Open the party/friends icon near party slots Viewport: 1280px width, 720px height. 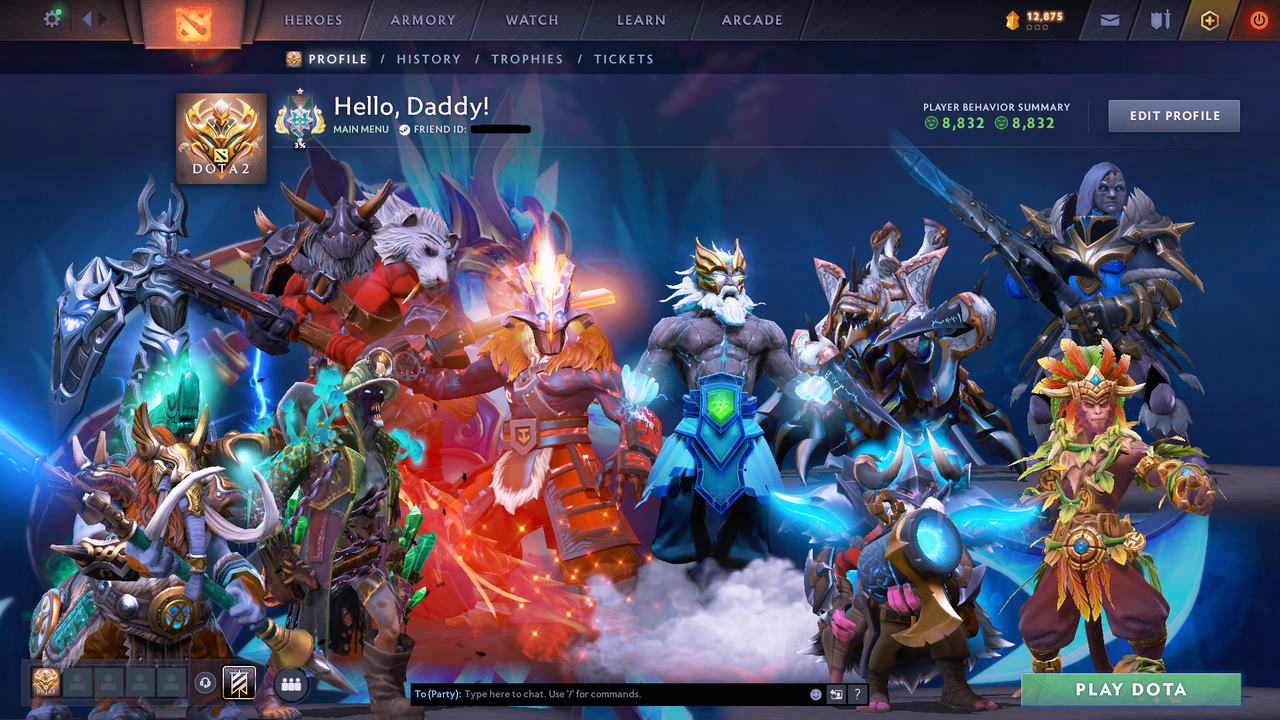(x=289, y=683)
